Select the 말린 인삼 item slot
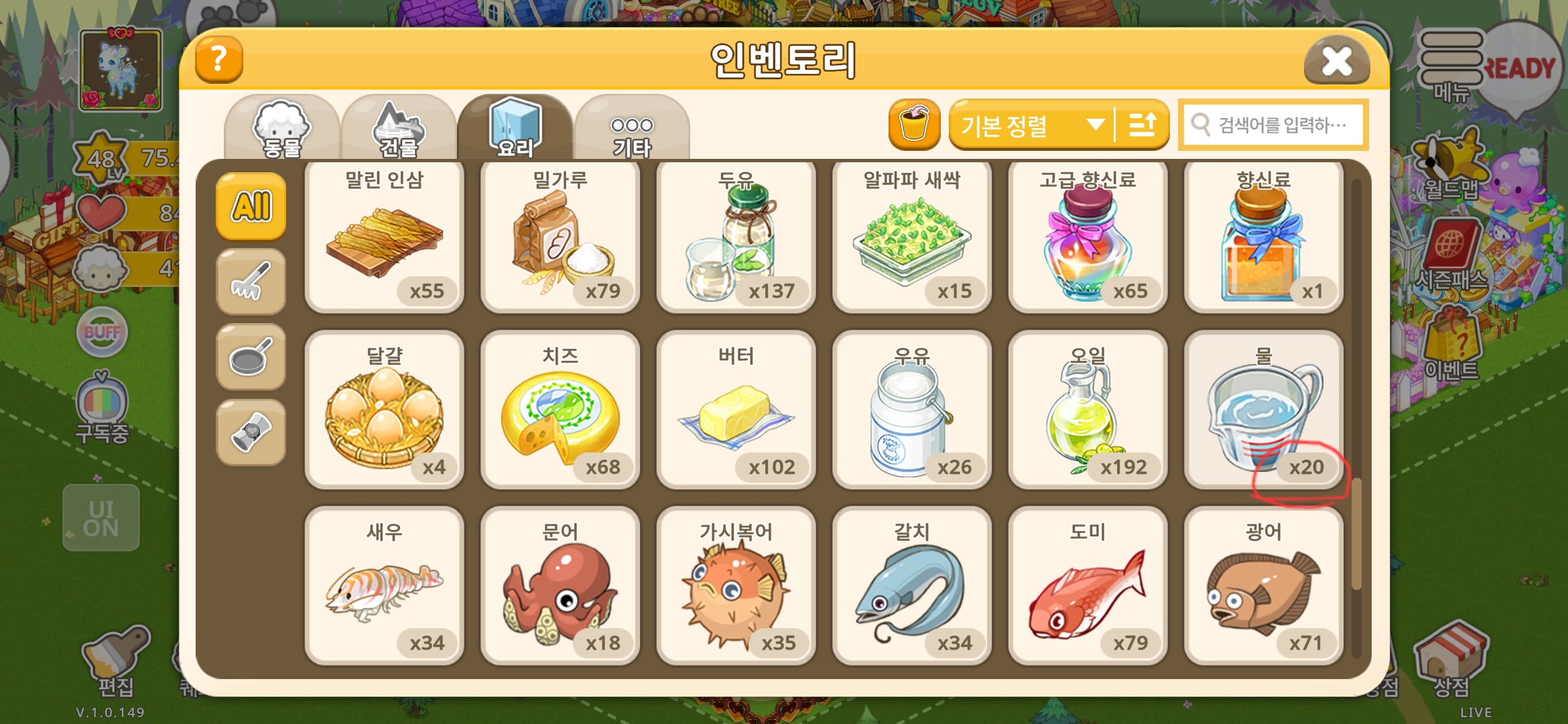1568x724 pixels. coord(385,236)
